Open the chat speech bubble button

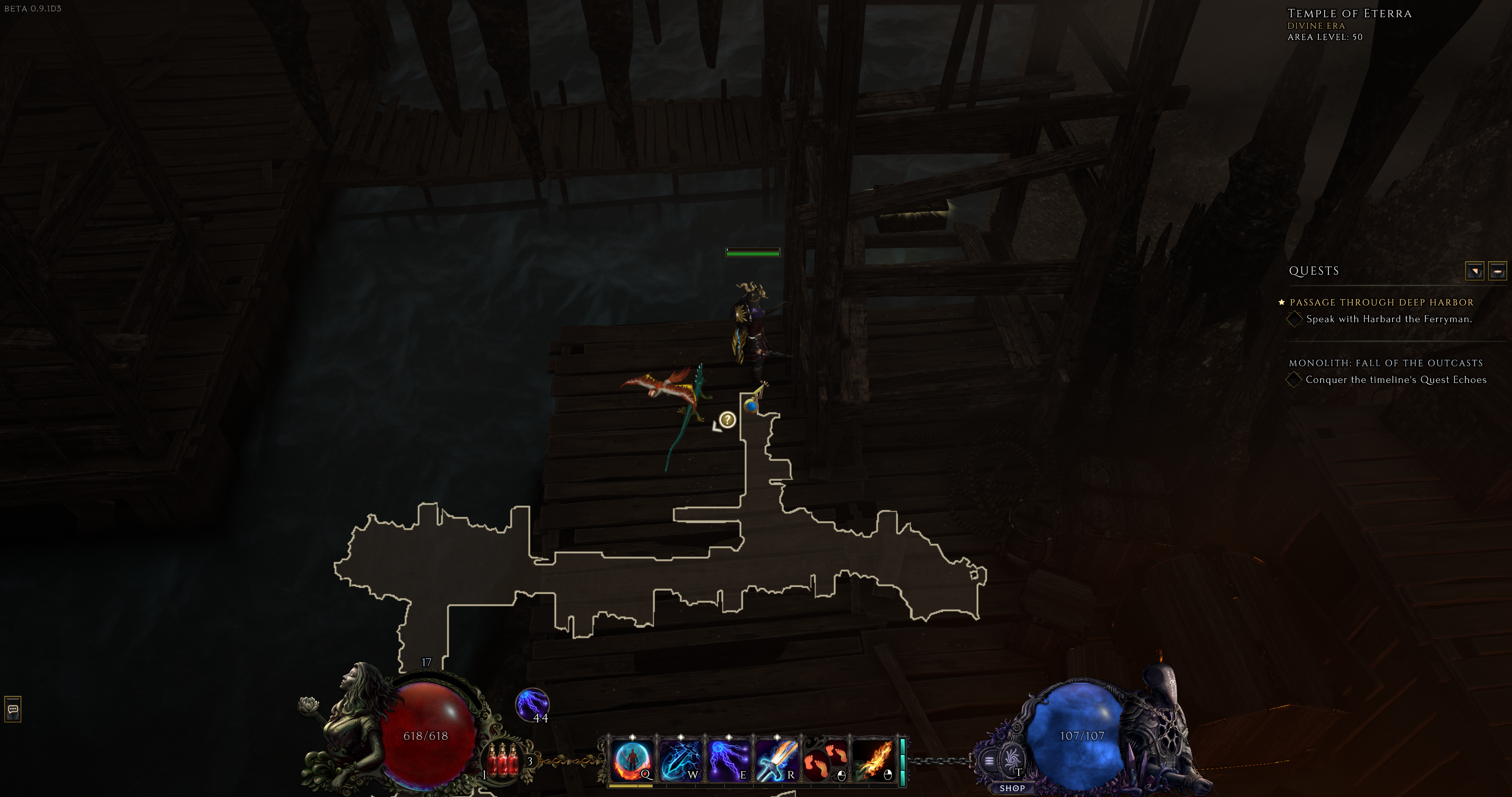click(x=13, y=709)
